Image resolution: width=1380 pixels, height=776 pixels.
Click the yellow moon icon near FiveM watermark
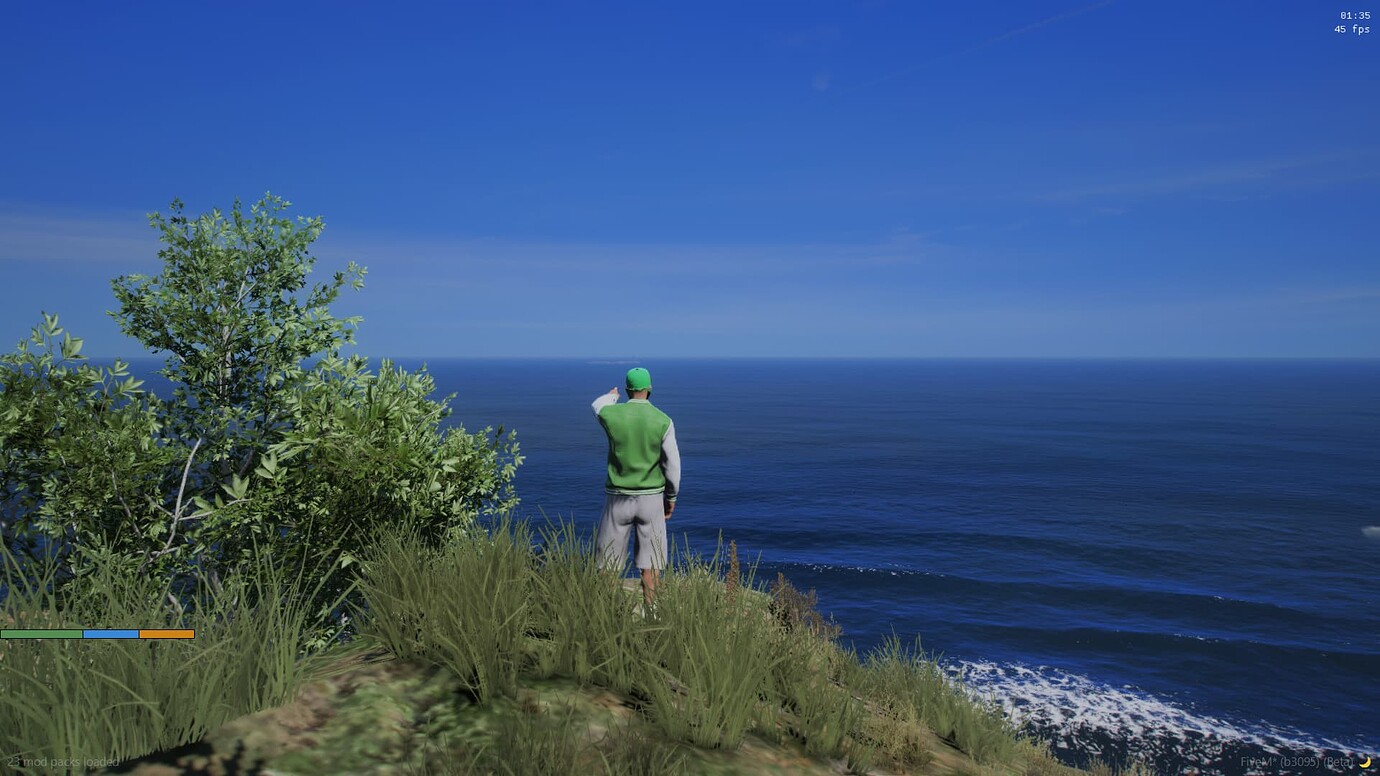1368,760
